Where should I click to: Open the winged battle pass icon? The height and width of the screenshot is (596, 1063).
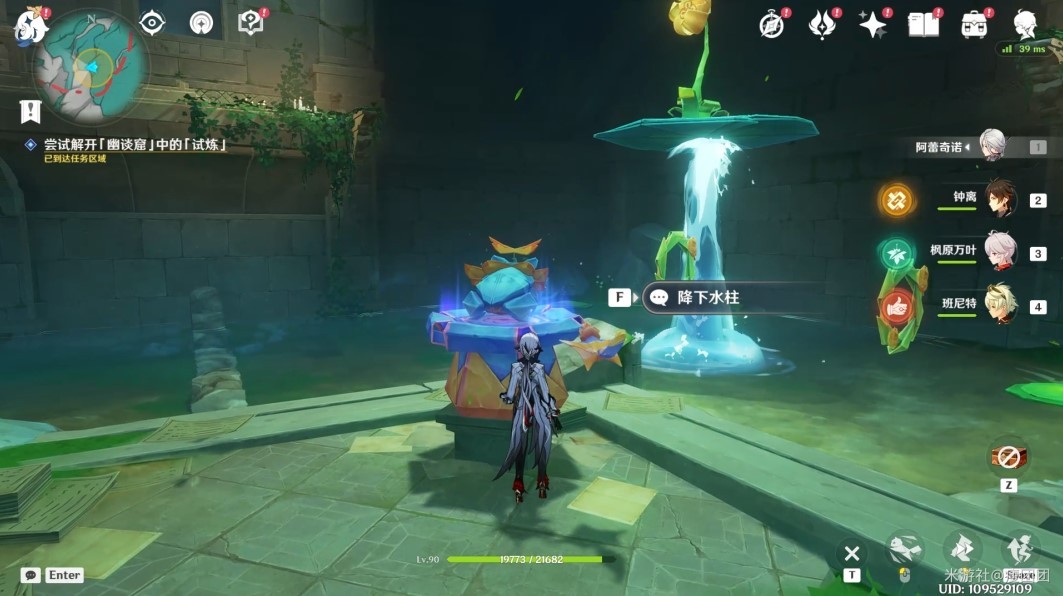(822, 25)
